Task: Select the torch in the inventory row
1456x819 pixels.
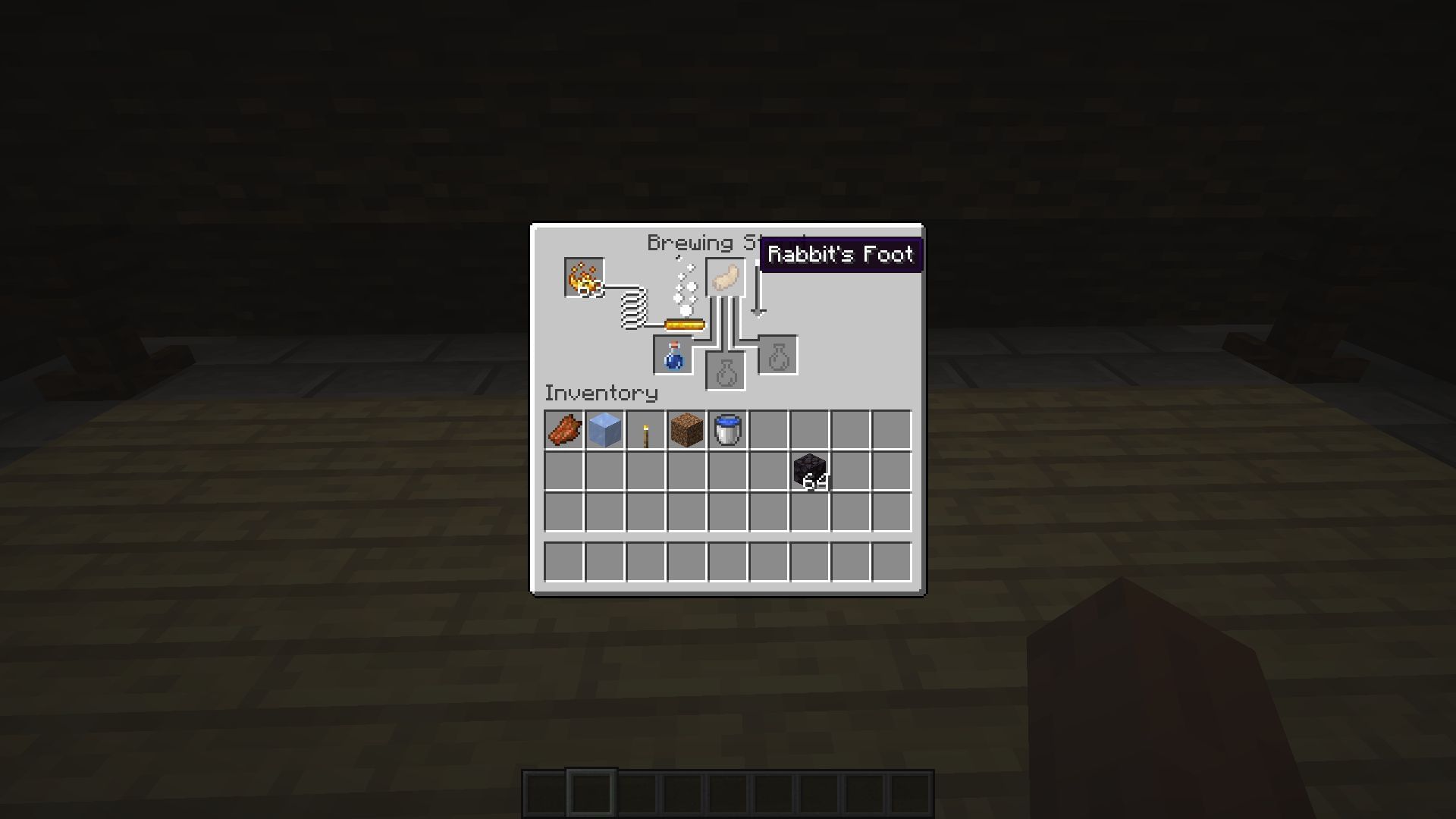Action: [645, 431]
